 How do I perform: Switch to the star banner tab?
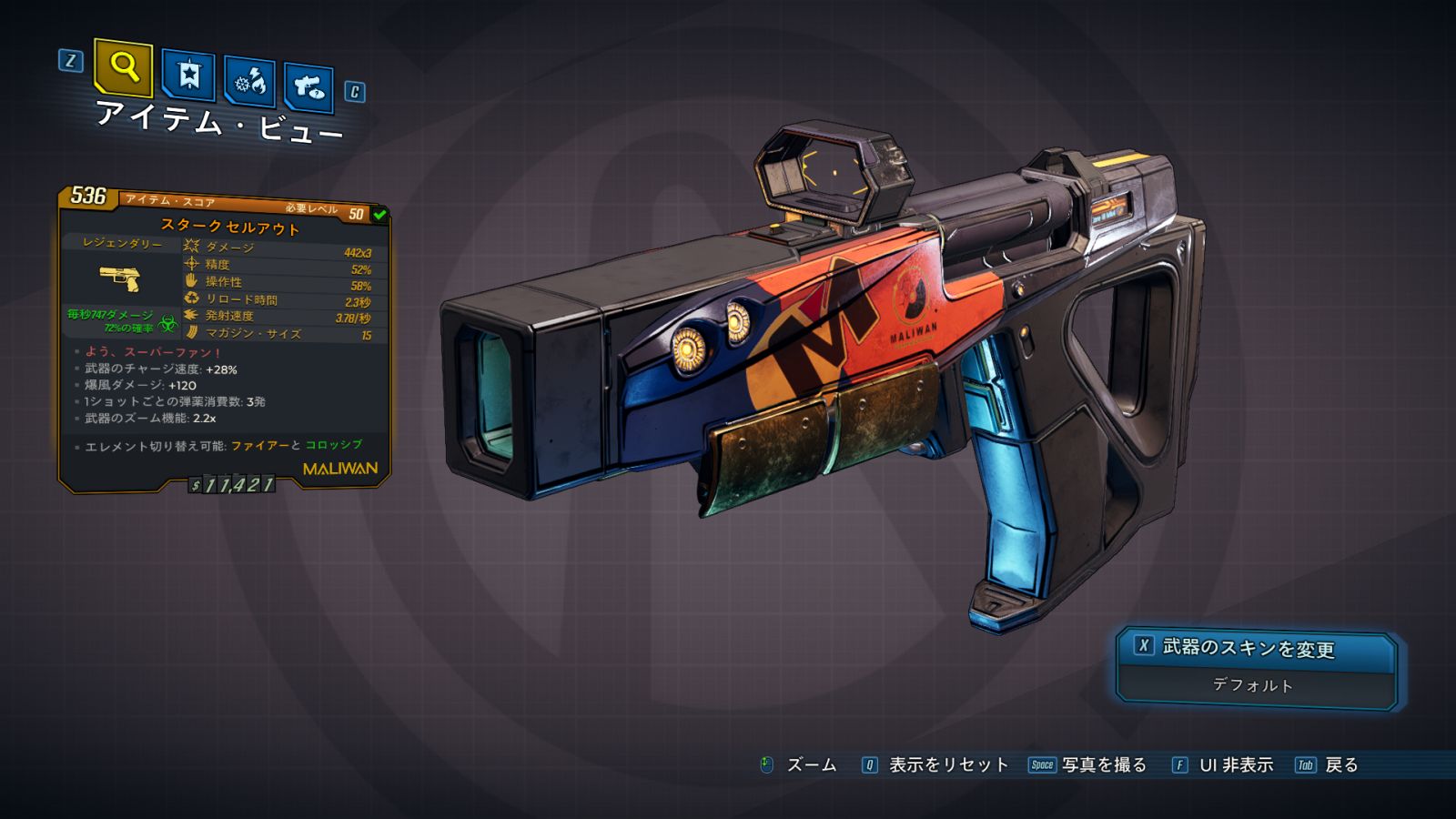click(x=188, y=75)
